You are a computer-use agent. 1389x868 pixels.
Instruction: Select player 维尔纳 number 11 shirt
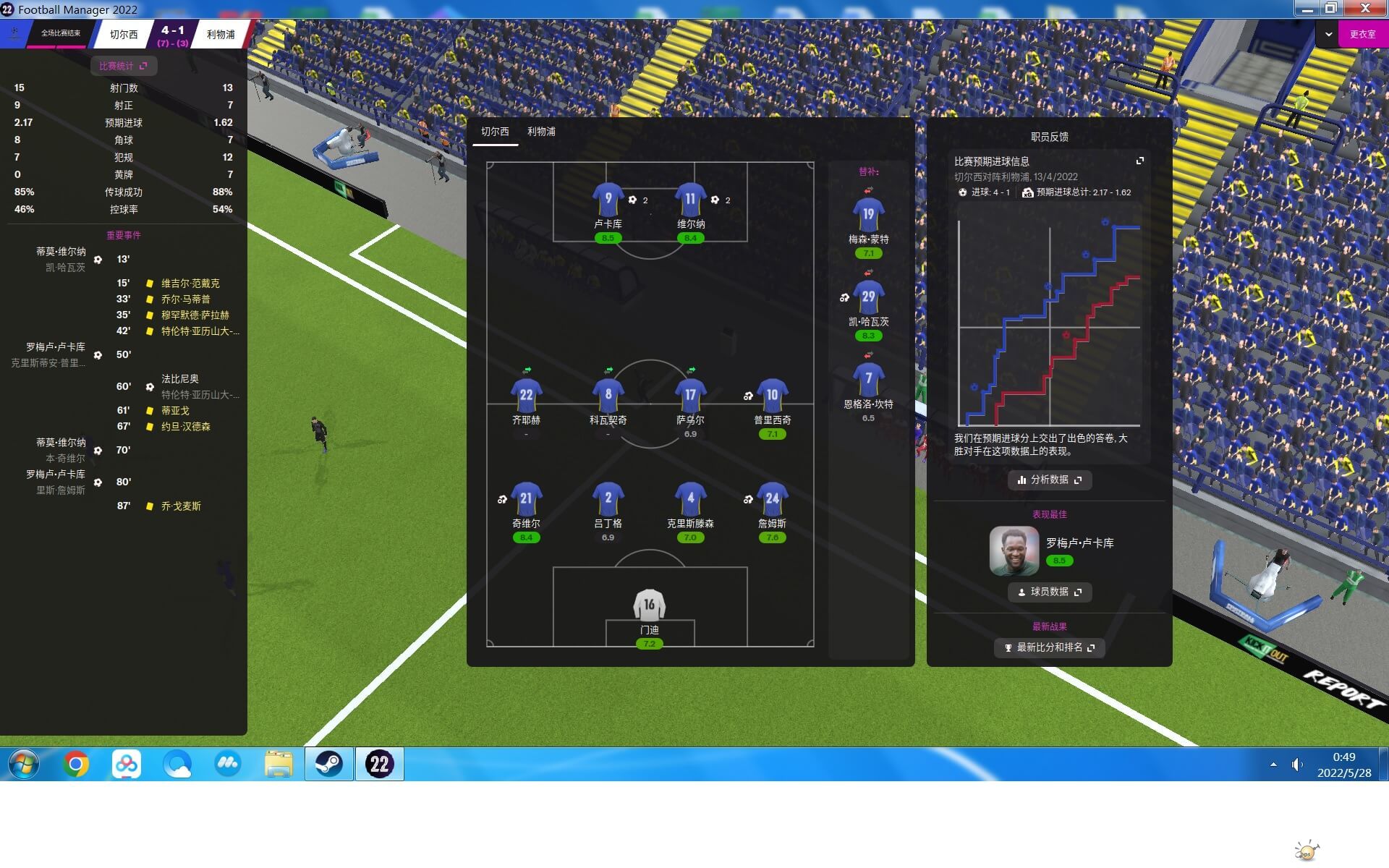690,200
